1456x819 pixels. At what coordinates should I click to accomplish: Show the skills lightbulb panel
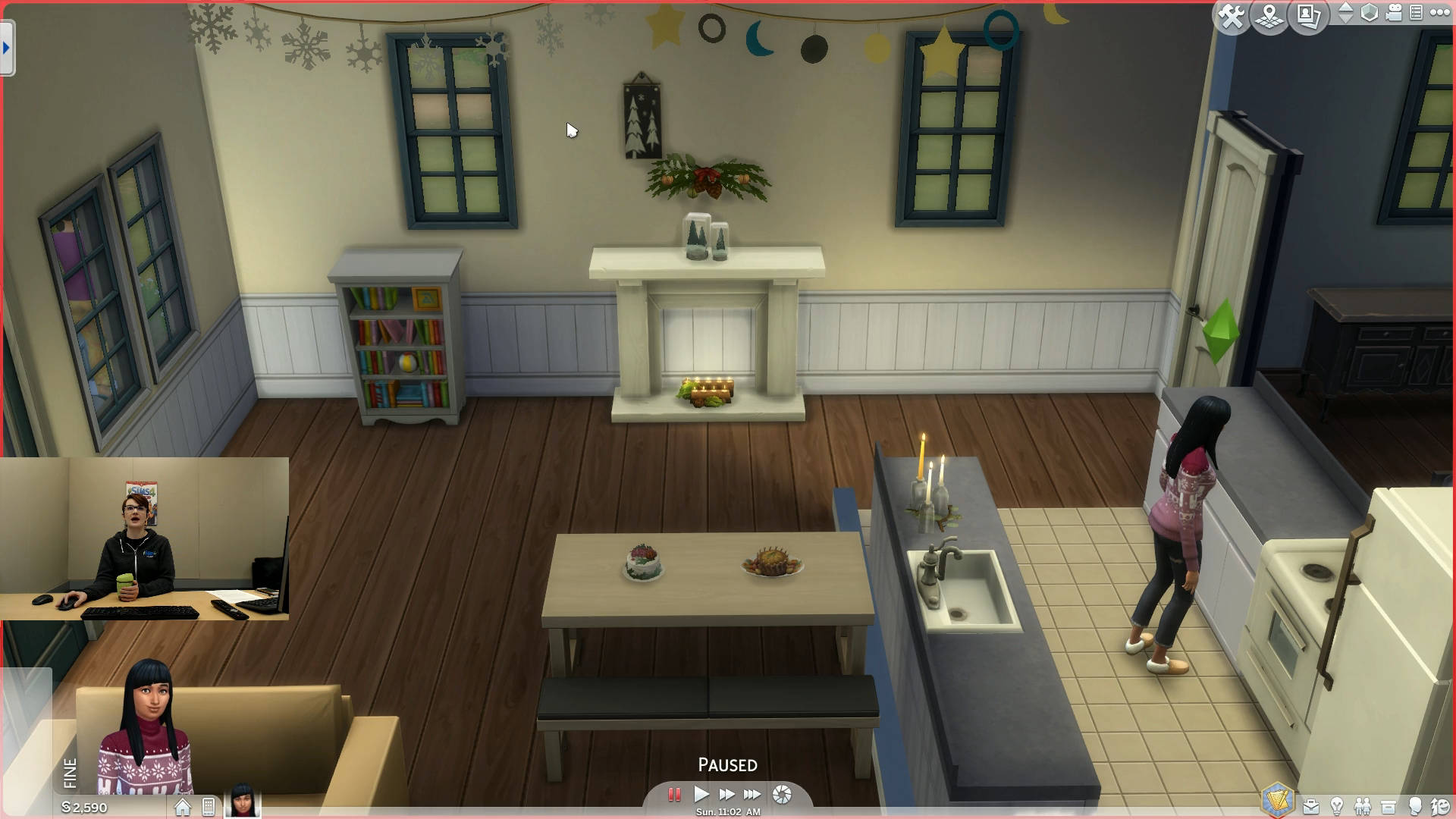pyautogui.click(x=1337, y=807)
